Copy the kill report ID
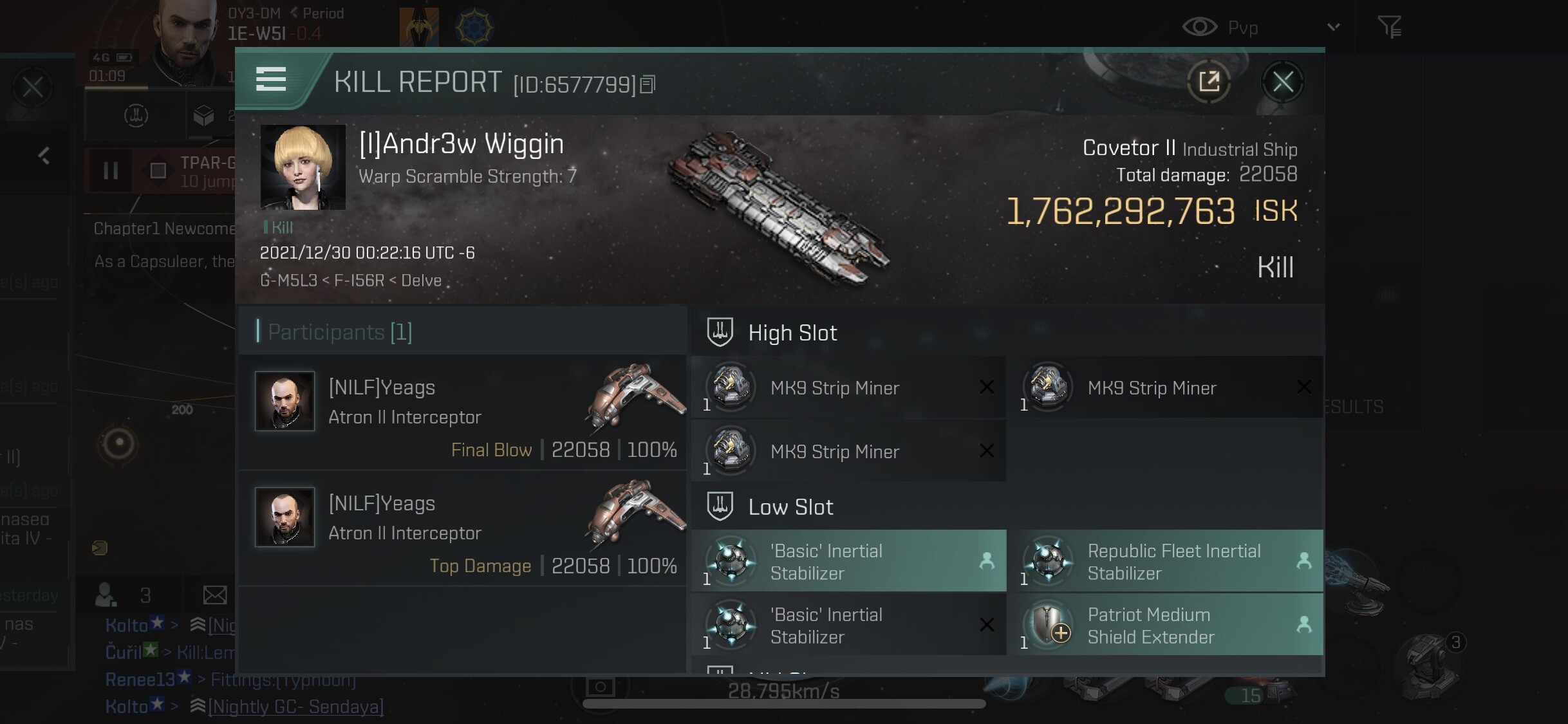Viewport: 1568px width, 724px height. tap(648, 84)
